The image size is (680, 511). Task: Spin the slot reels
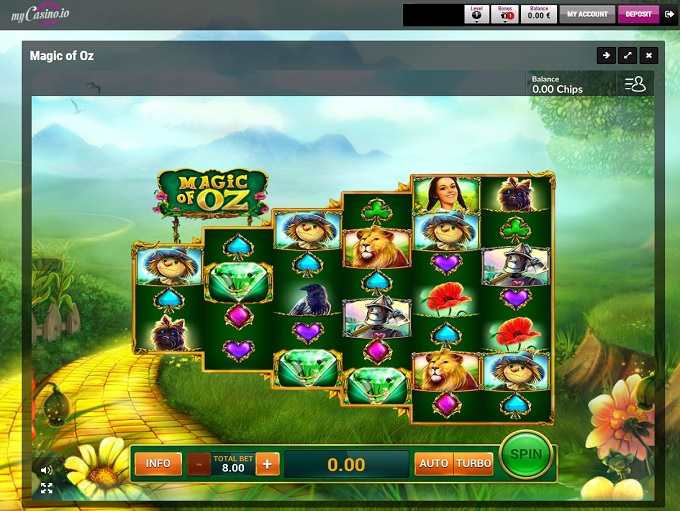[526, 456]
